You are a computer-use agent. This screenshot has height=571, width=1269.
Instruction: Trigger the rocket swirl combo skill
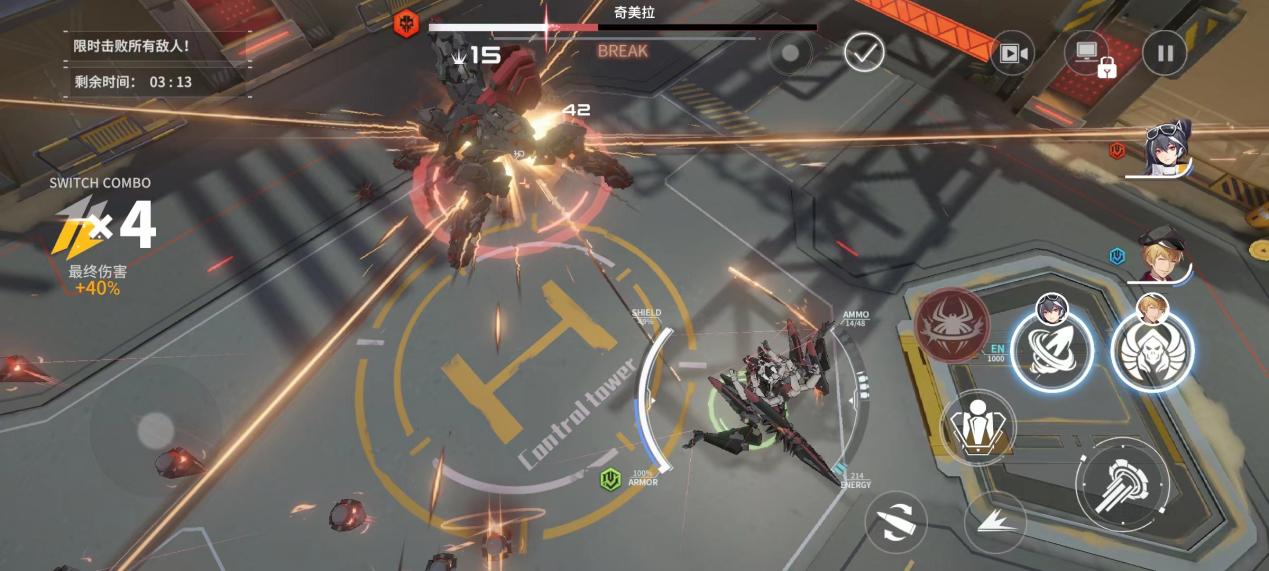click(1051, 350)
